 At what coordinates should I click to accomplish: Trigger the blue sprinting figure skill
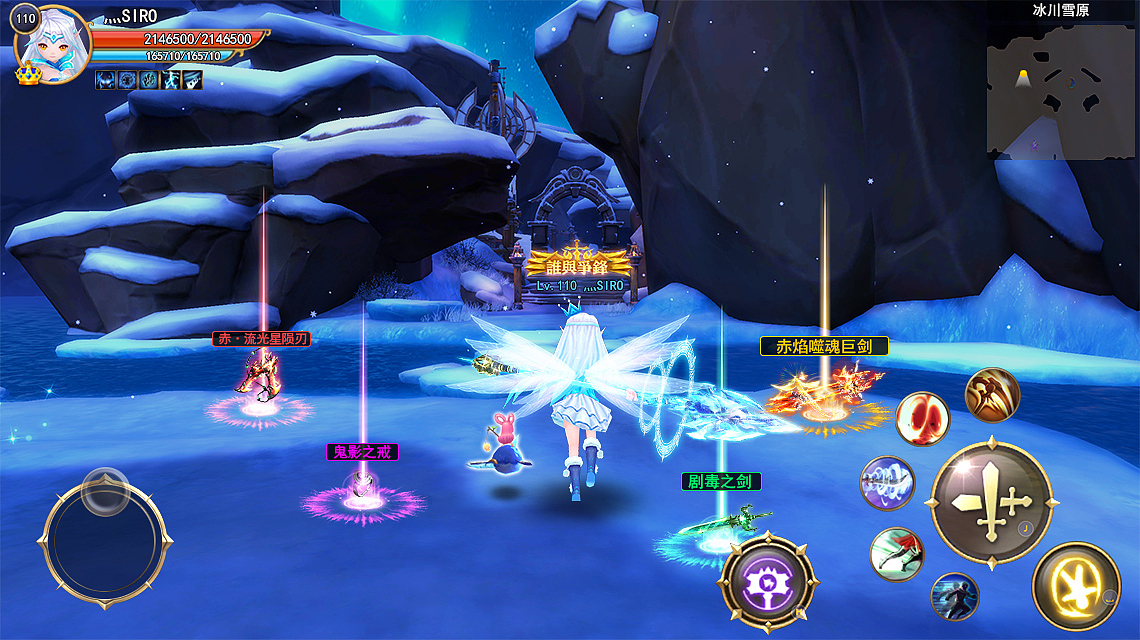click(954, 596)
